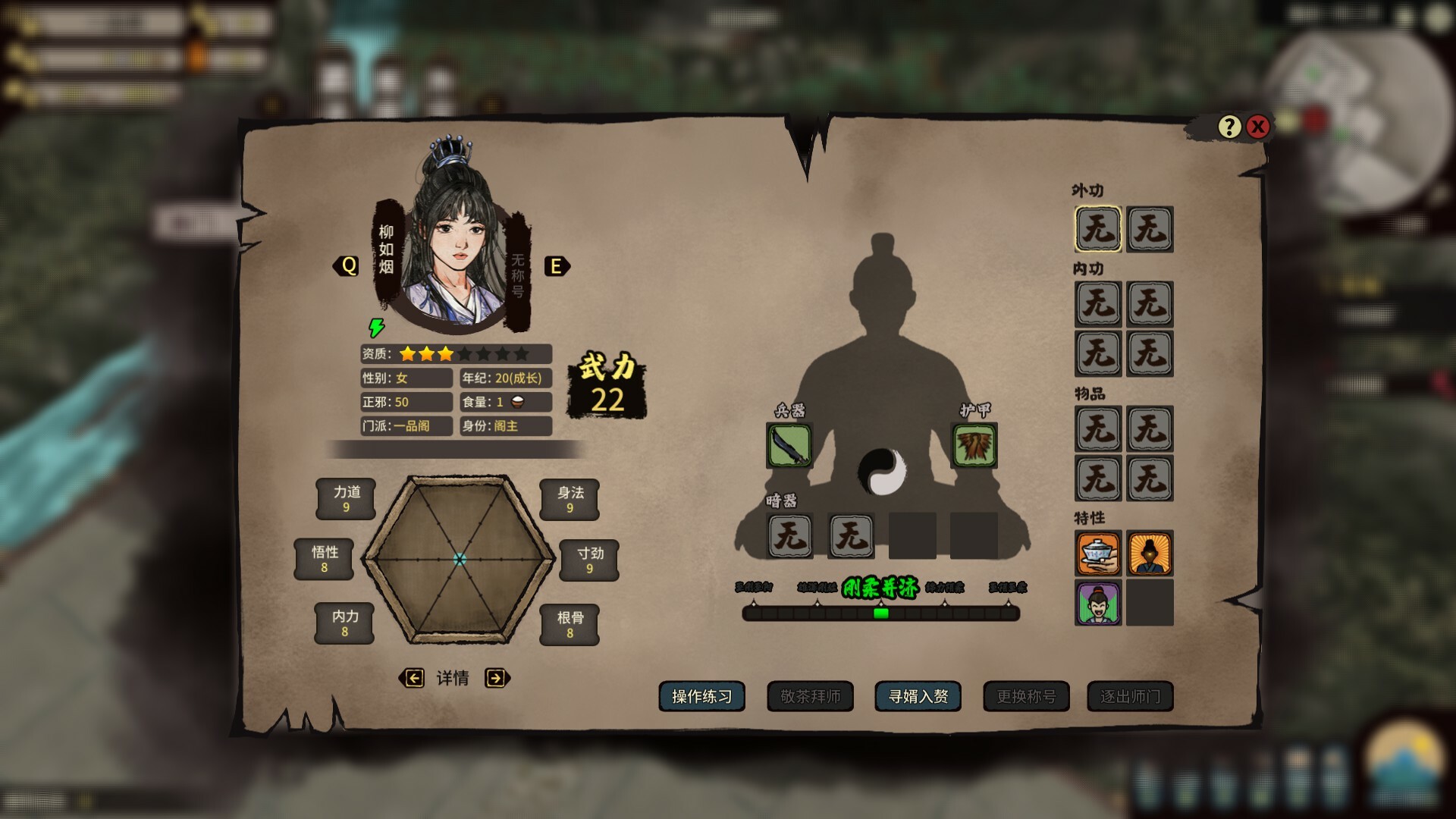1456x819 pixels.
Task: Click the 寻婿入赘 marriage button
Action: pos(917,697)
